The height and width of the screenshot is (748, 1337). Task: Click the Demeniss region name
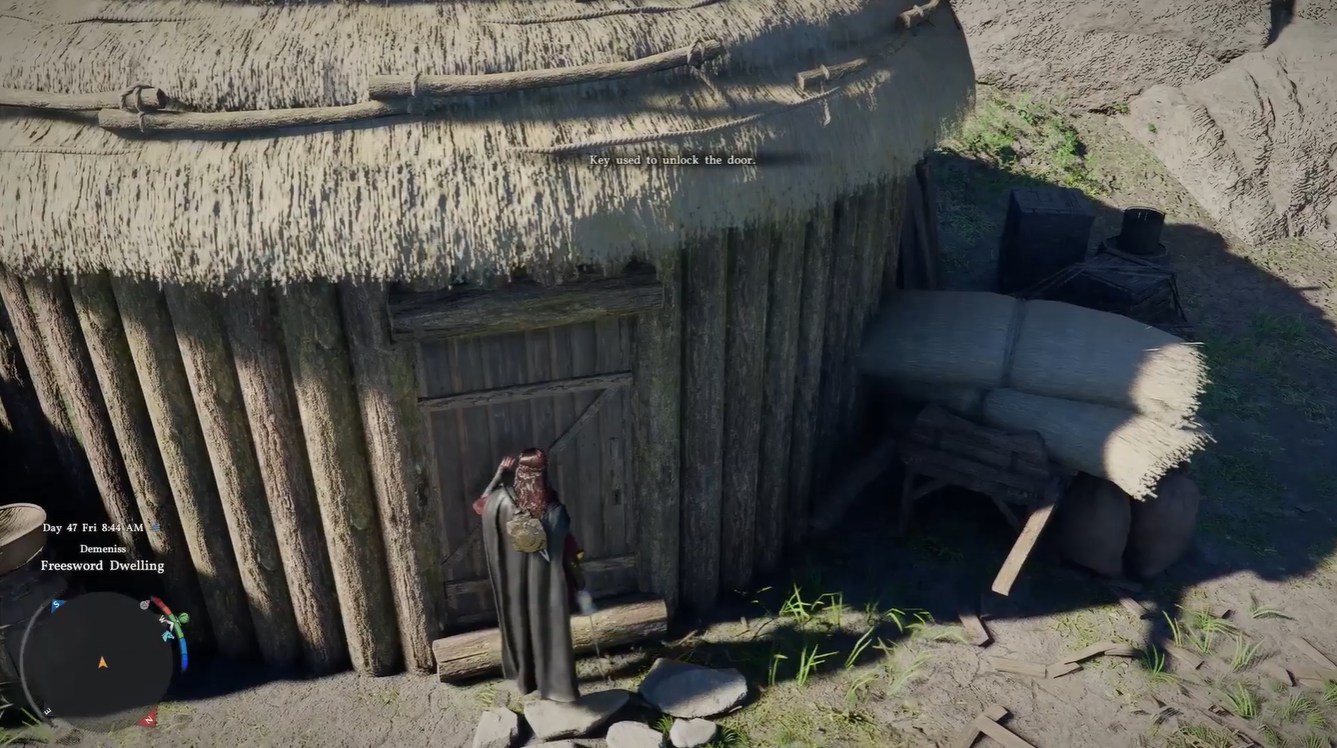point(103,548)
